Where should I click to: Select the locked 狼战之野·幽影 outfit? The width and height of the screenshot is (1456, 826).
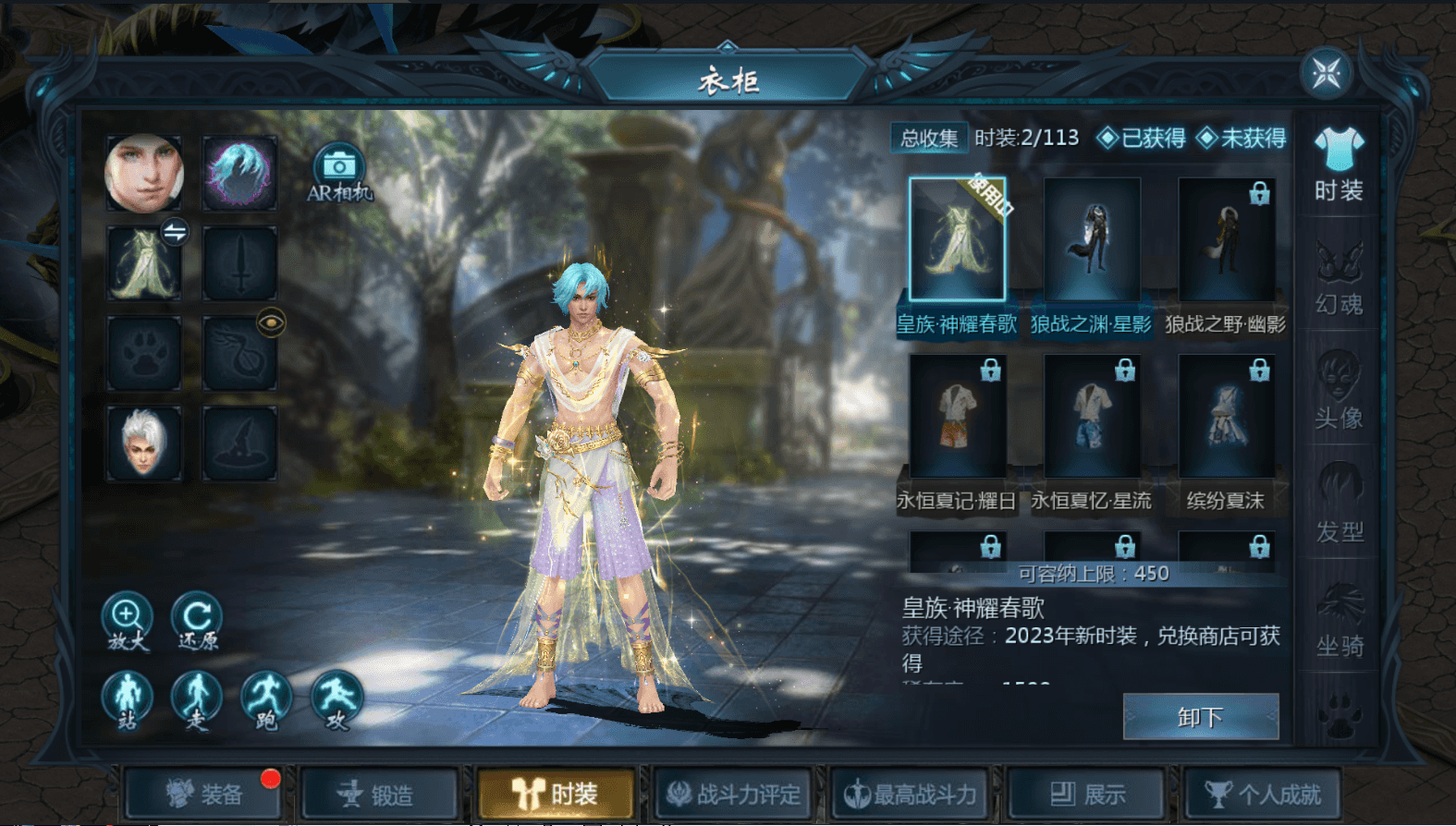[x=1226, y=239]
